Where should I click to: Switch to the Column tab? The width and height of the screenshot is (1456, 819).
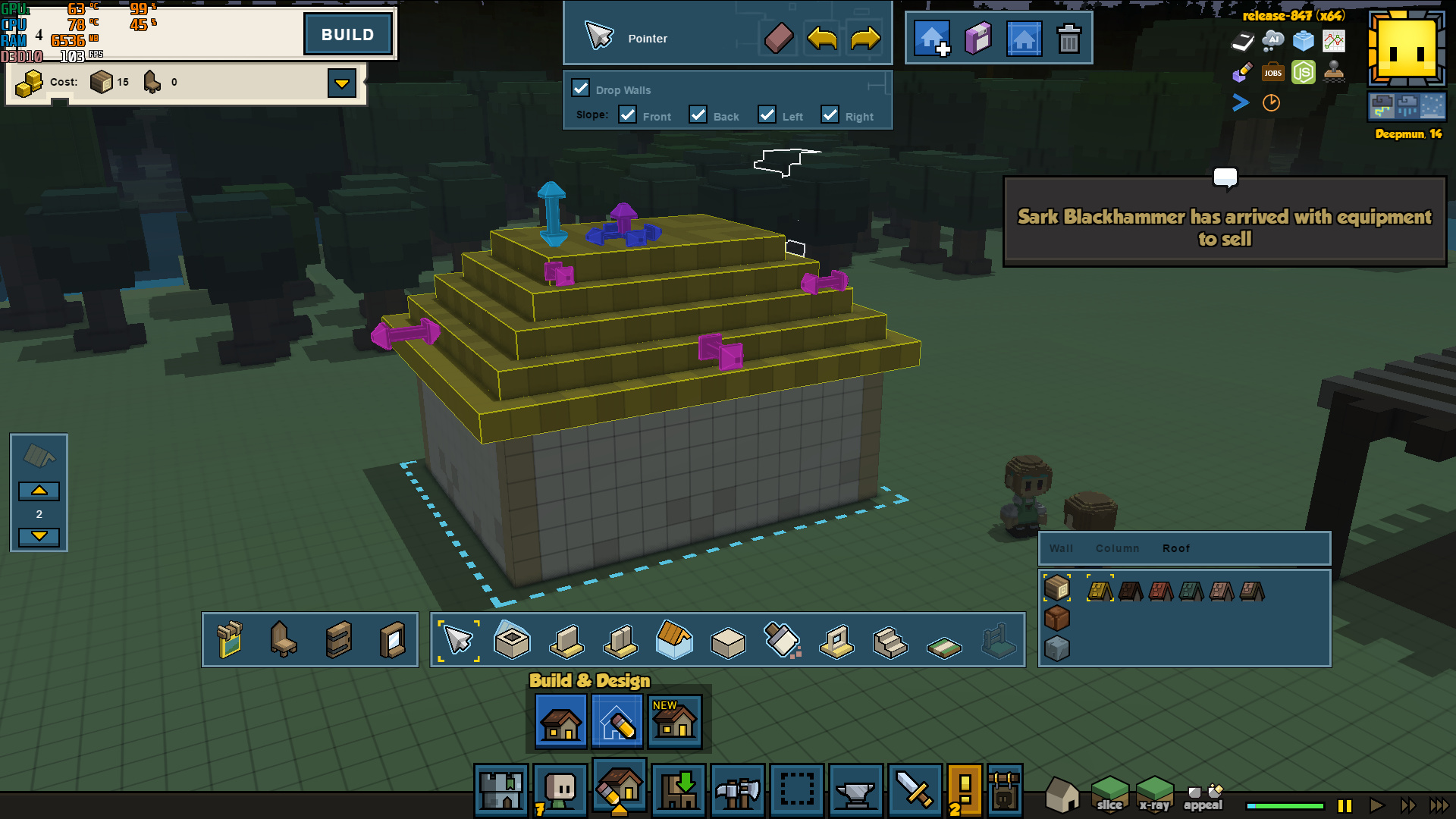pyautogui.click(x=1117, y=548)
